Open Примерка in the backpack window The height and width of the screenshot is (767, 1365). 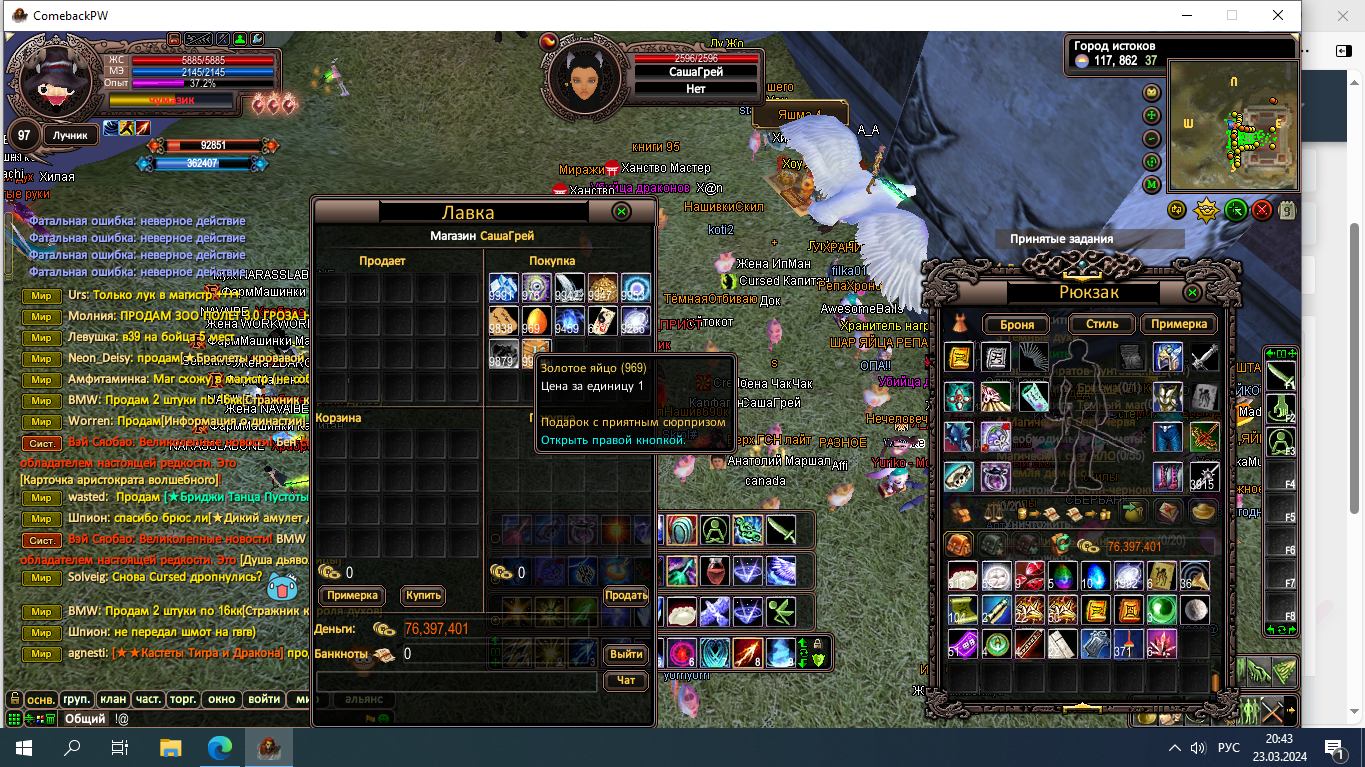click(1180, 324)
